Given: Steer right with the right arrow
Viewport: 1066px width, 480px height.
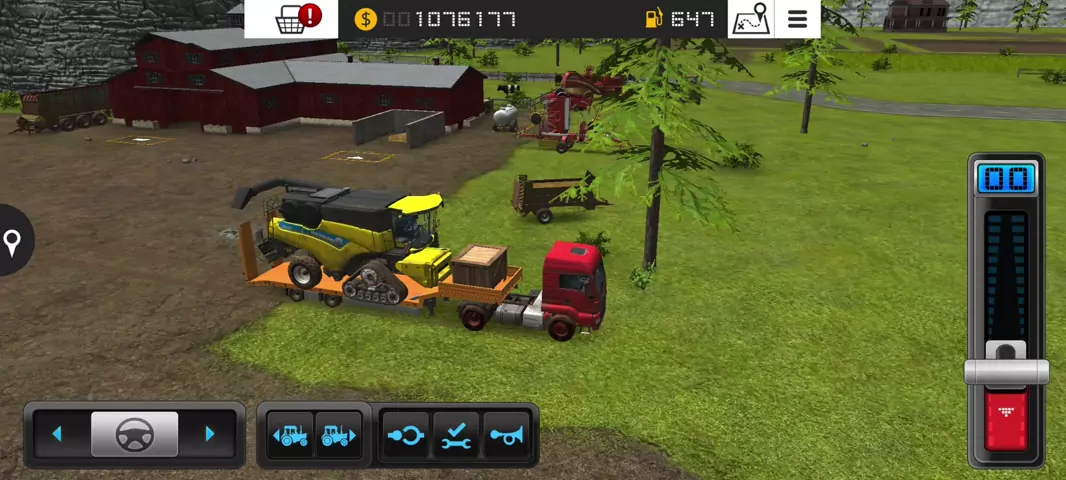Looking at the screenshot, I should pyautogui.click(x=210, y=434).
